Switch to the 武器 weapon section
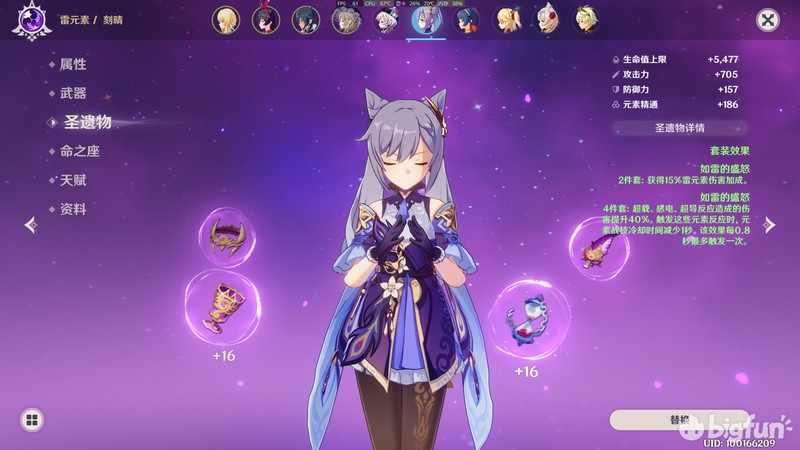Image resolution: width=800 pixels, height=450 pixels. pos(73,93)
